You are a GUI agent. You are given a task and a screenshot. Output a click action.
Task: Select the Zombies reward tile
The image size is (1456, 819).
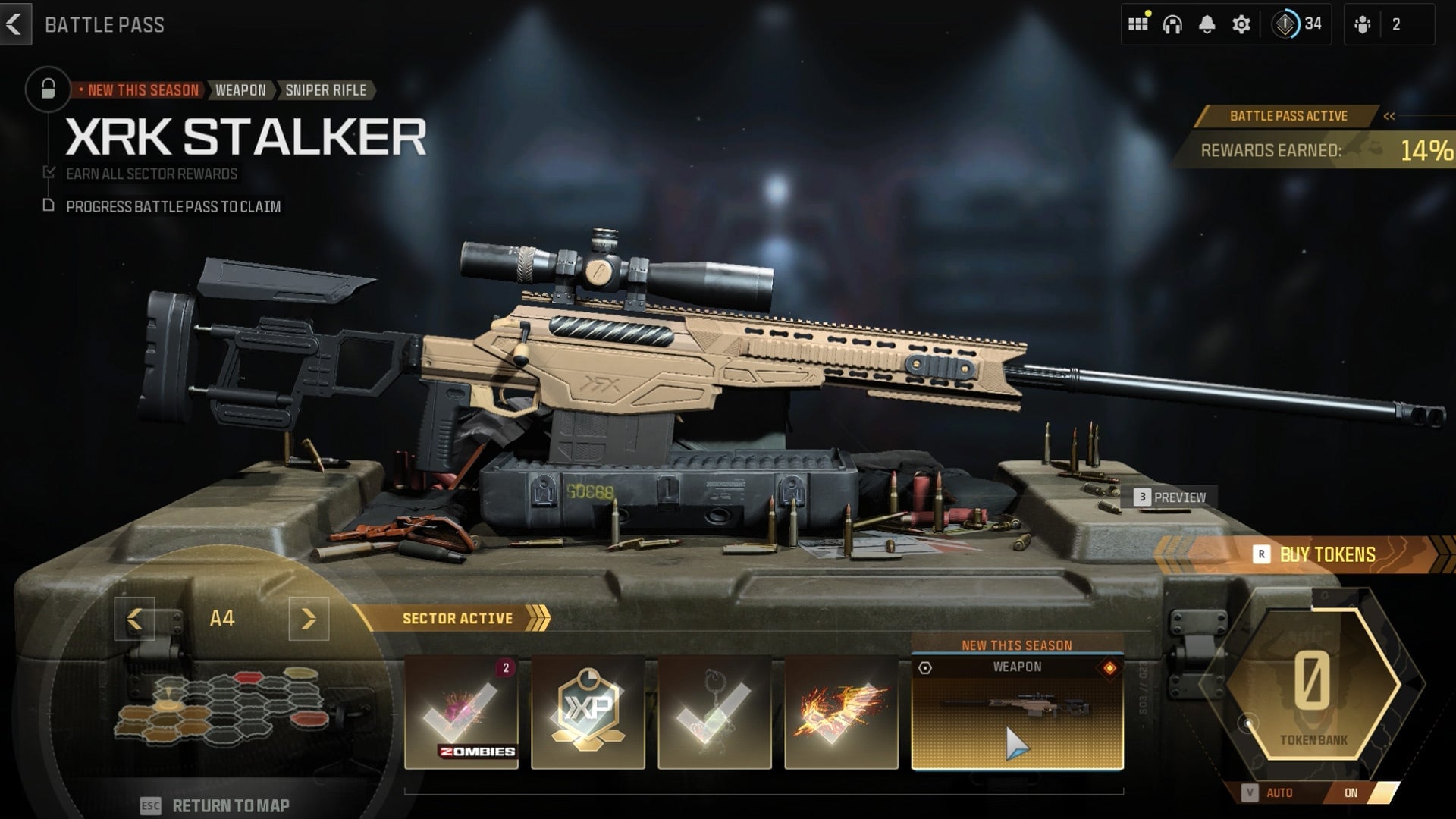[x=461, y=713]
